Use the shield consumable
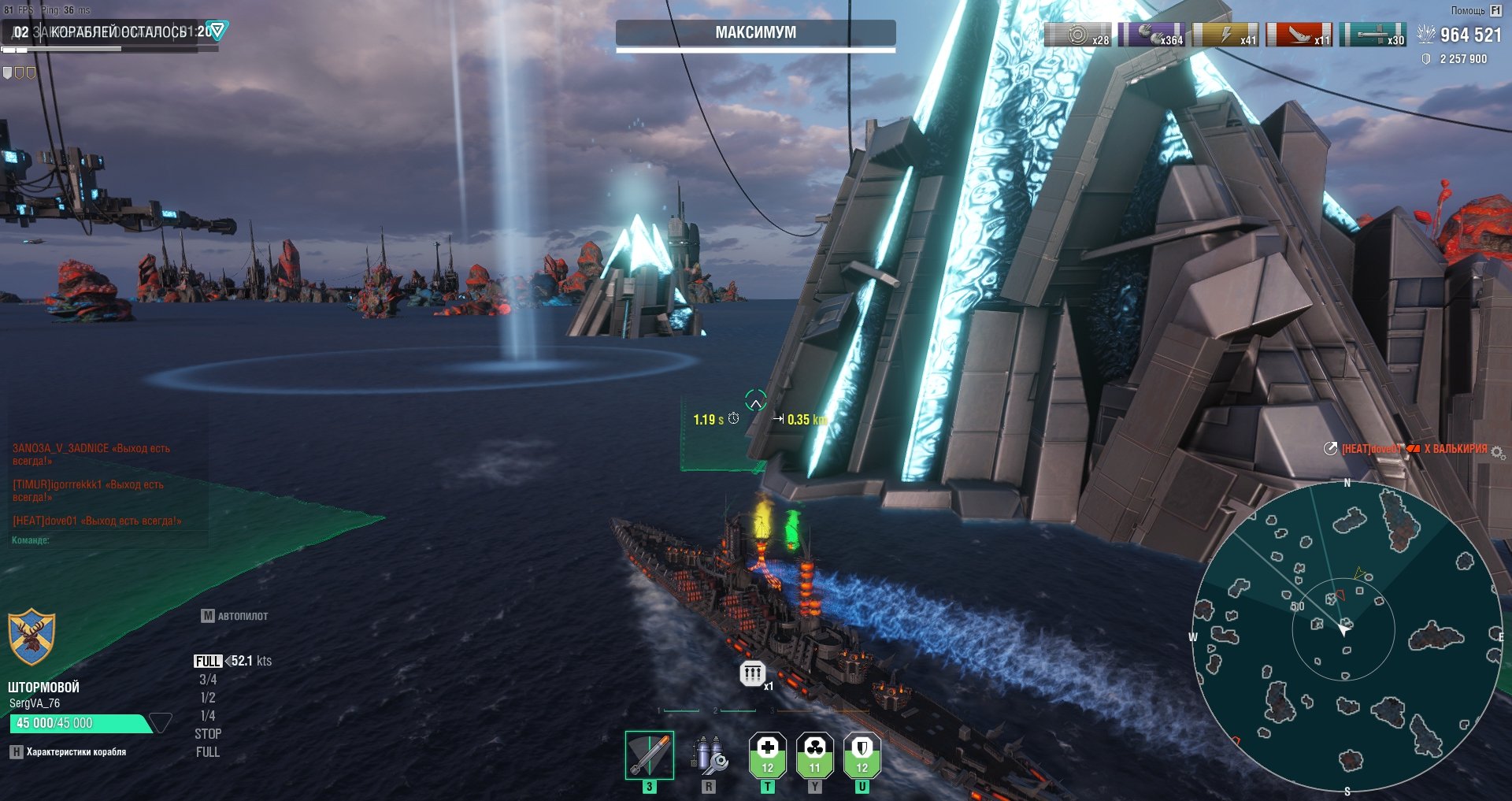Viewport: 1512px width, 801px height. pos(862,755)
